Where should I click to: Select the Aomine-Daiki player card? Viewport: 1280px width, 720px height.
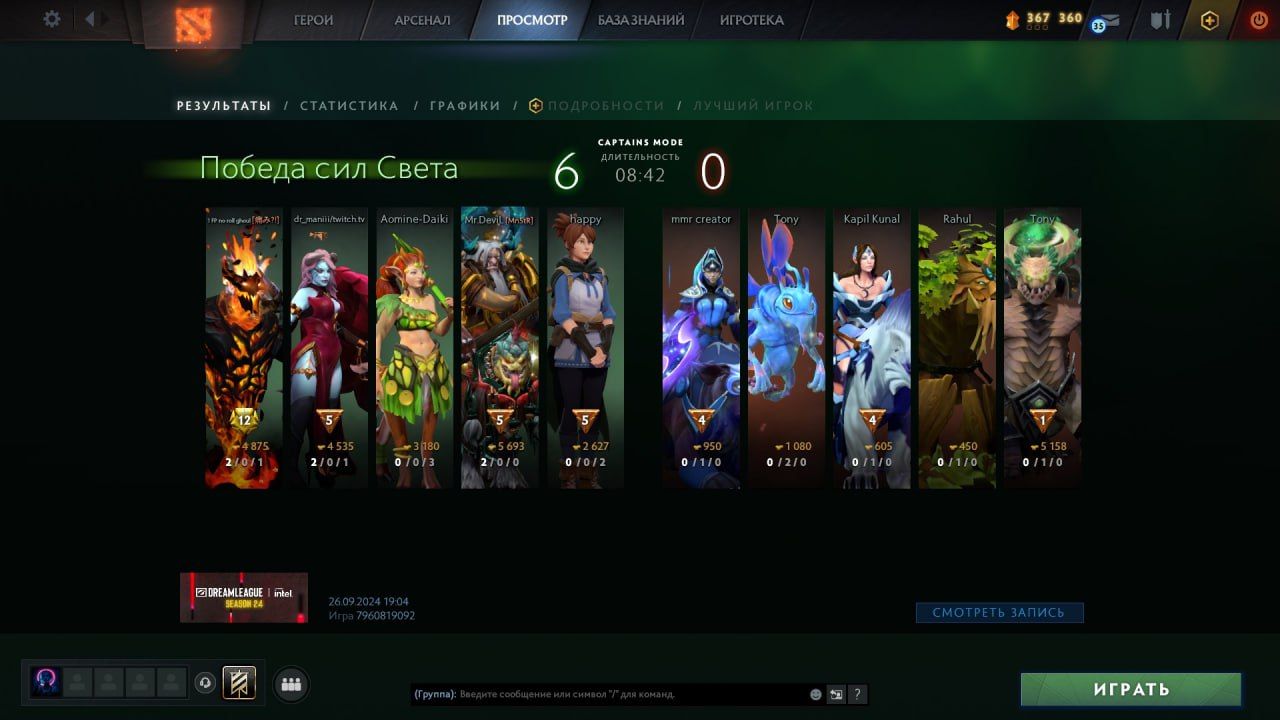[x=415, y=348]
